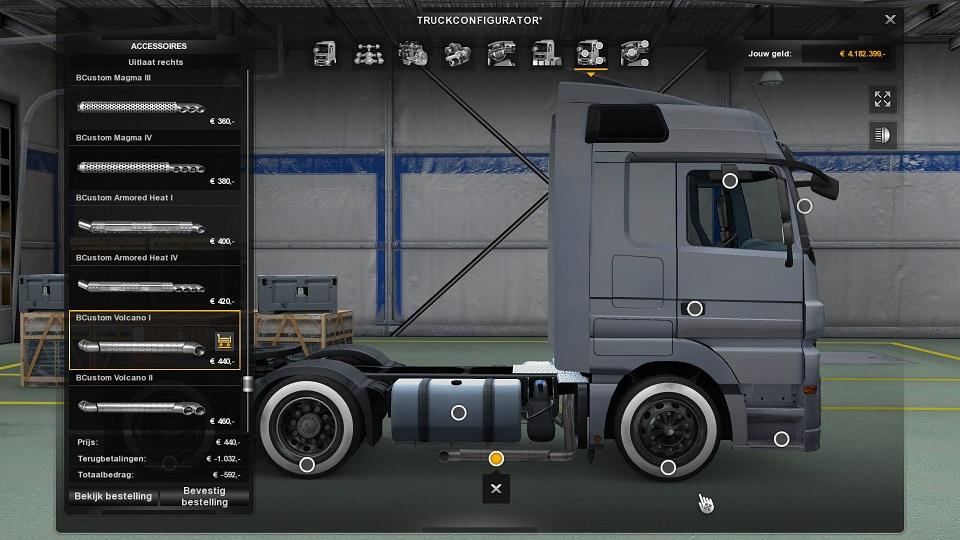Choose the BCustom Magma IV exhaust
Viewport: 960px width, 540px height.
[x=154, y=166]
